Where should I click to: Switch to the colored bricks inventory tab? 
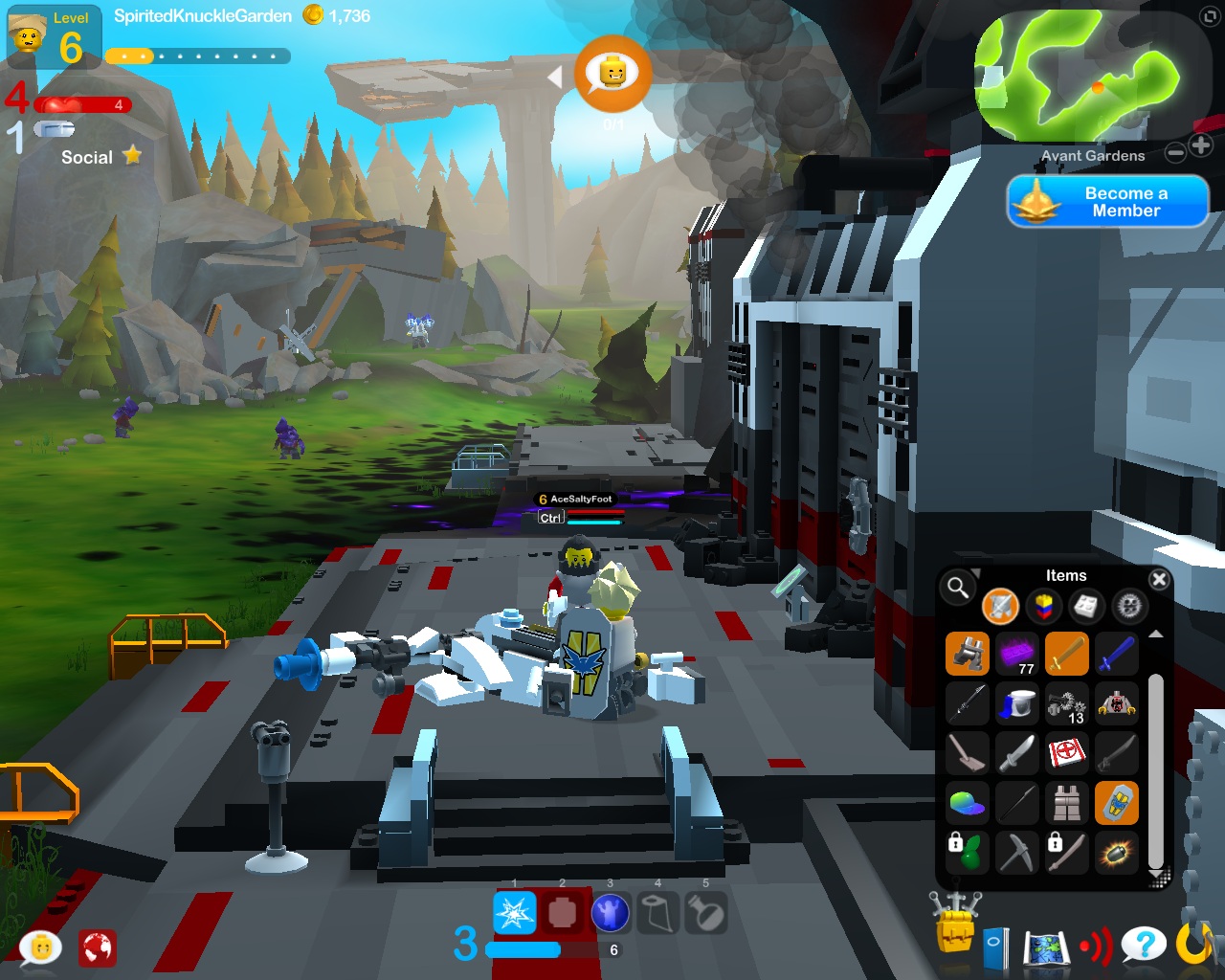tap(1044, 606)
